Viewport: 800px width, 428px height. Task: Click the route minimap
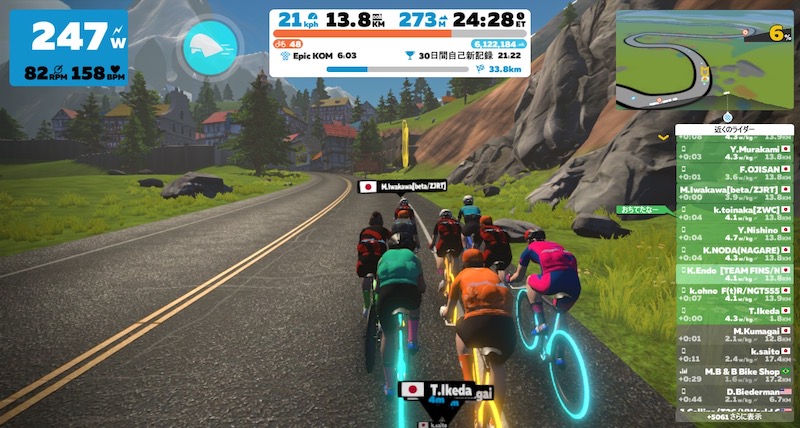coord(708,59)
